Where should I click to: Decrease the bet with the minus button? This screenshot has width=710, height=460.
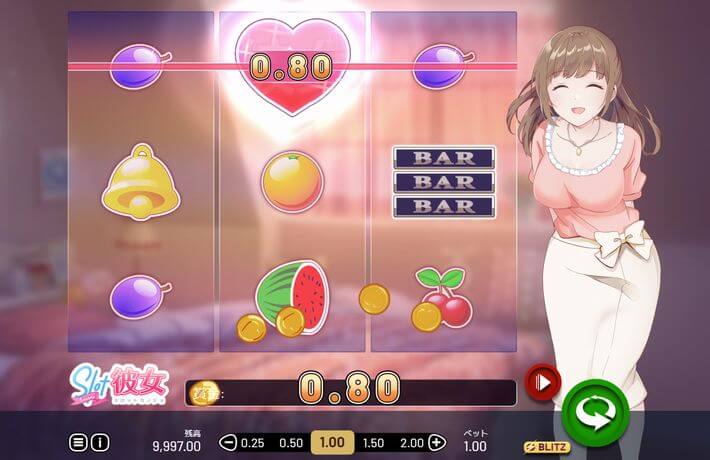tap(228, 442)
